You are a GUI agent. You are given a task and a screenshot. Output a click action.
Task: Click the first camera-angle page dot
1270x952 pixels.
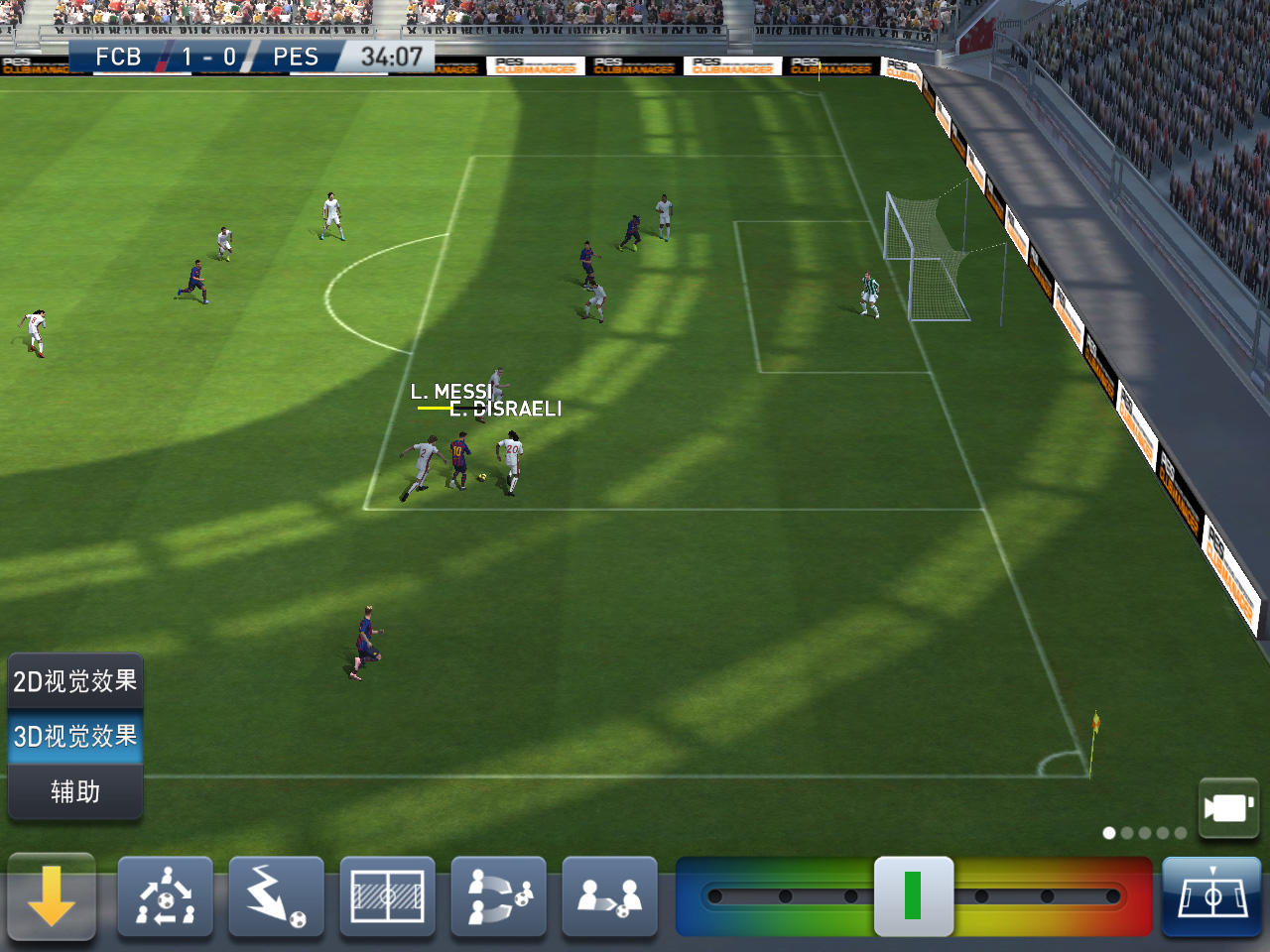click(x=1108, y=833)
